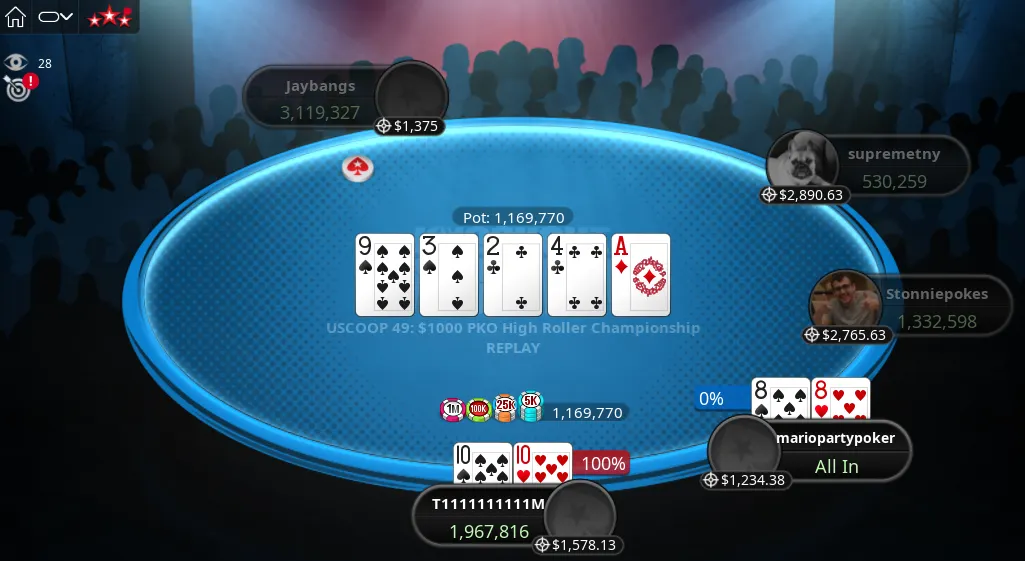This screenshot has height=561, width=1025.
Task: Open T1111111111M player panel
Action: click(486, 518)
